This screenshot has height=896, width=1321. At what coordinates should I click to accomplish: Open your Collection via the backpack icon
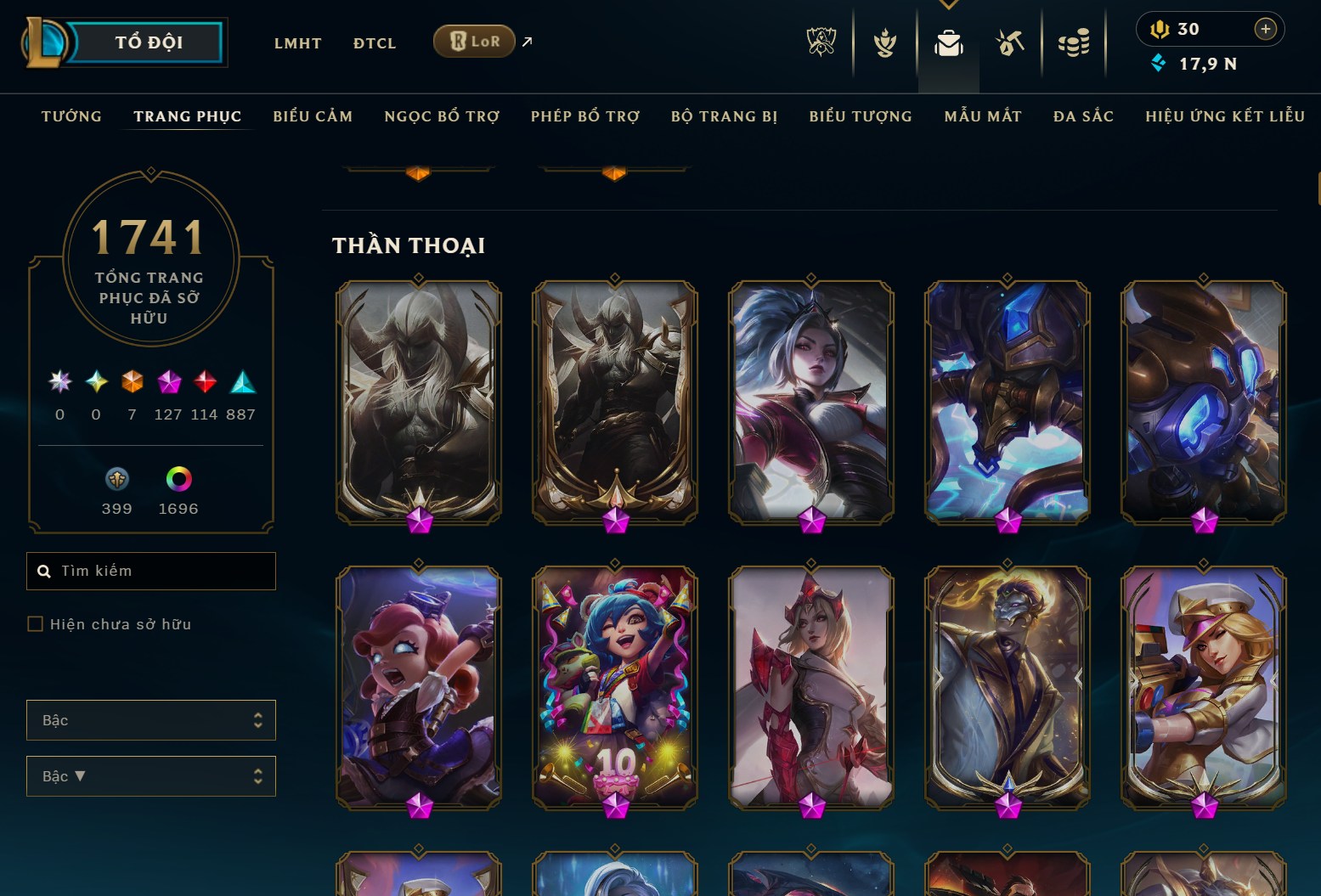pos(949,41)
